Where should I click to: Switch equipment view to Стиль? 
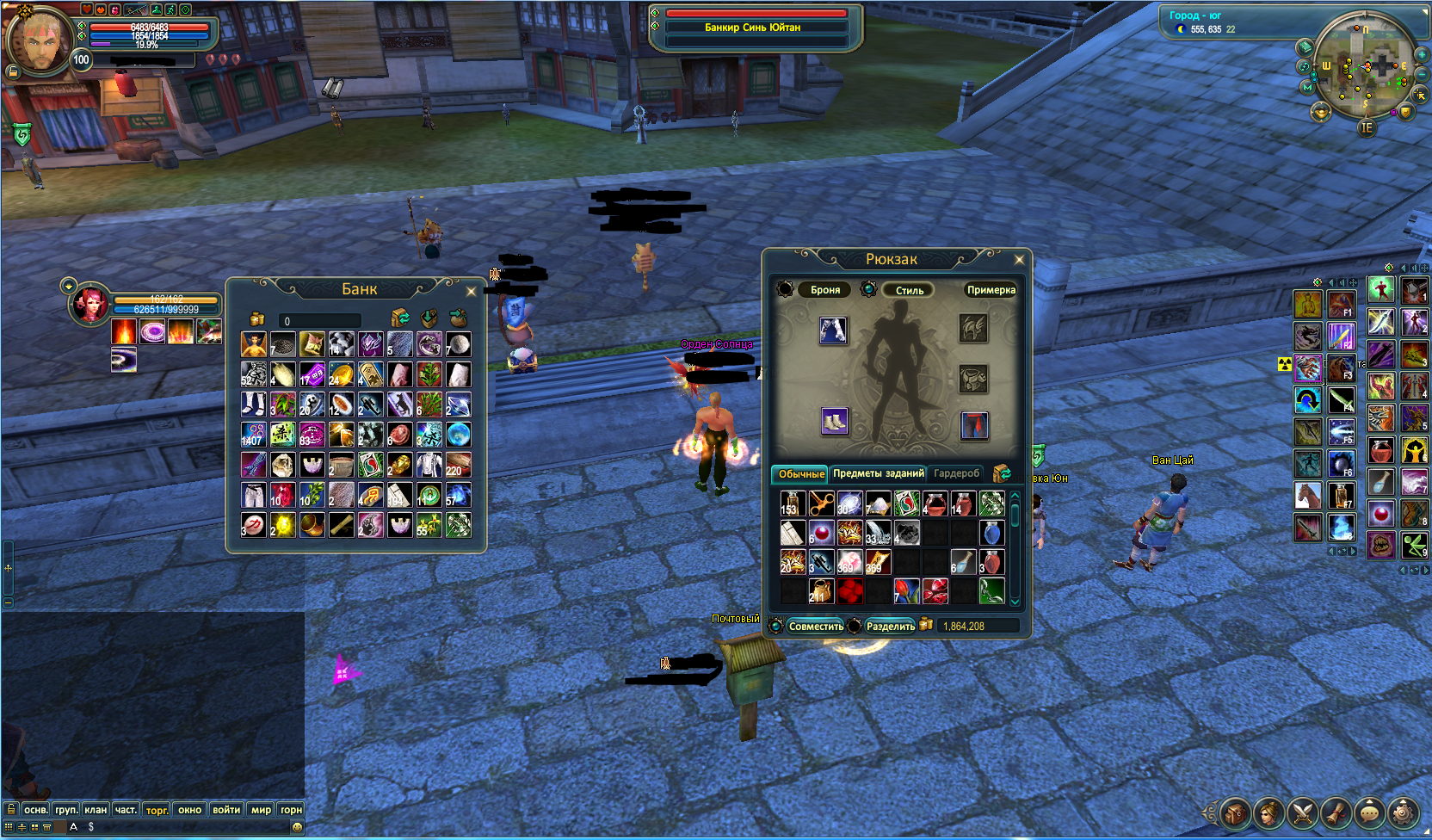[x=909, y=290]
